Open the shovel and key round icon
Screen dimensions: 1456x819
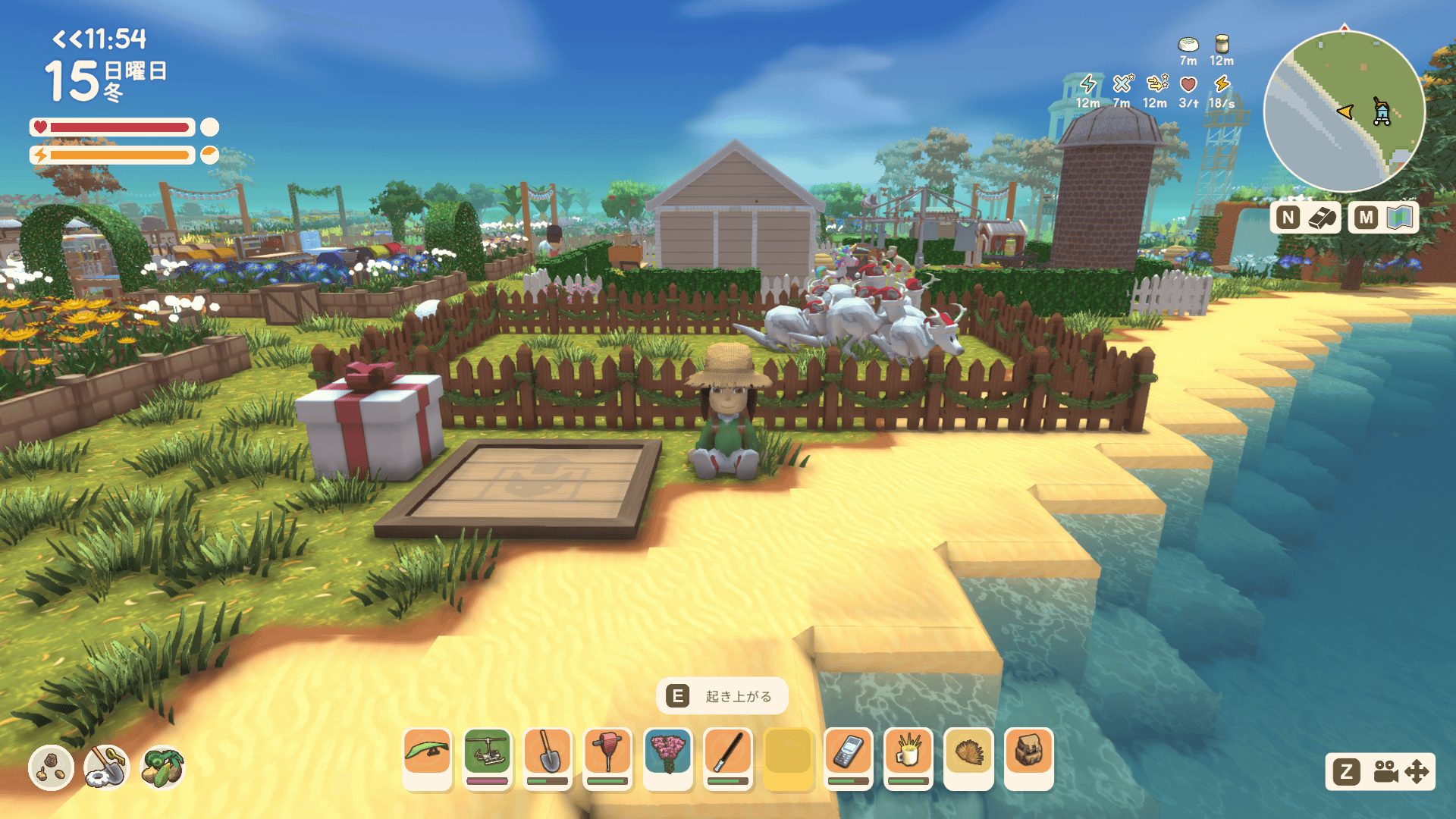tap(106, 767)
